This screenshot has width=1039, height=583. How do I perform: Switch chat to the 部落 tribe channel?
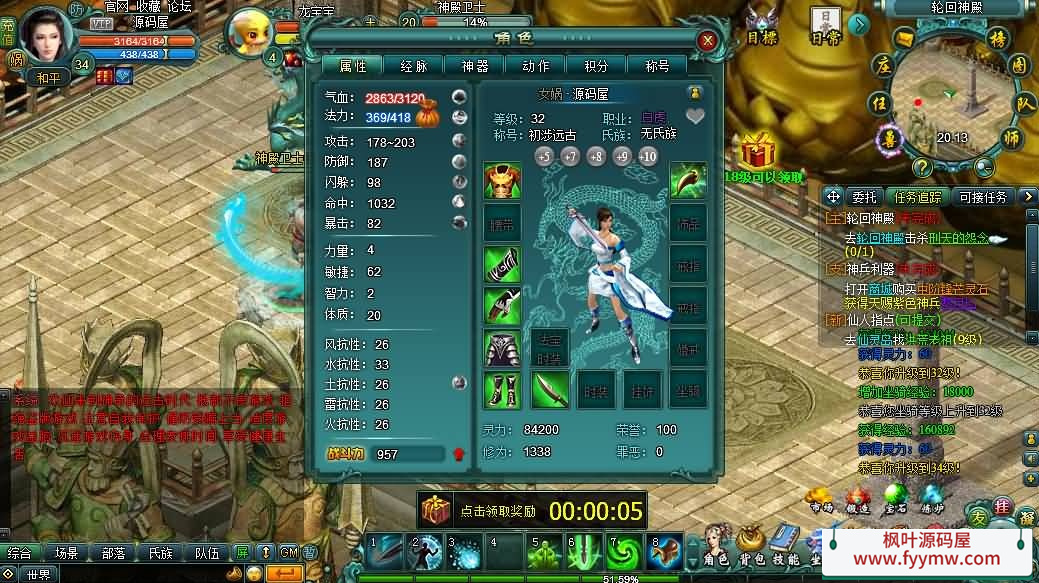[114, 552]
